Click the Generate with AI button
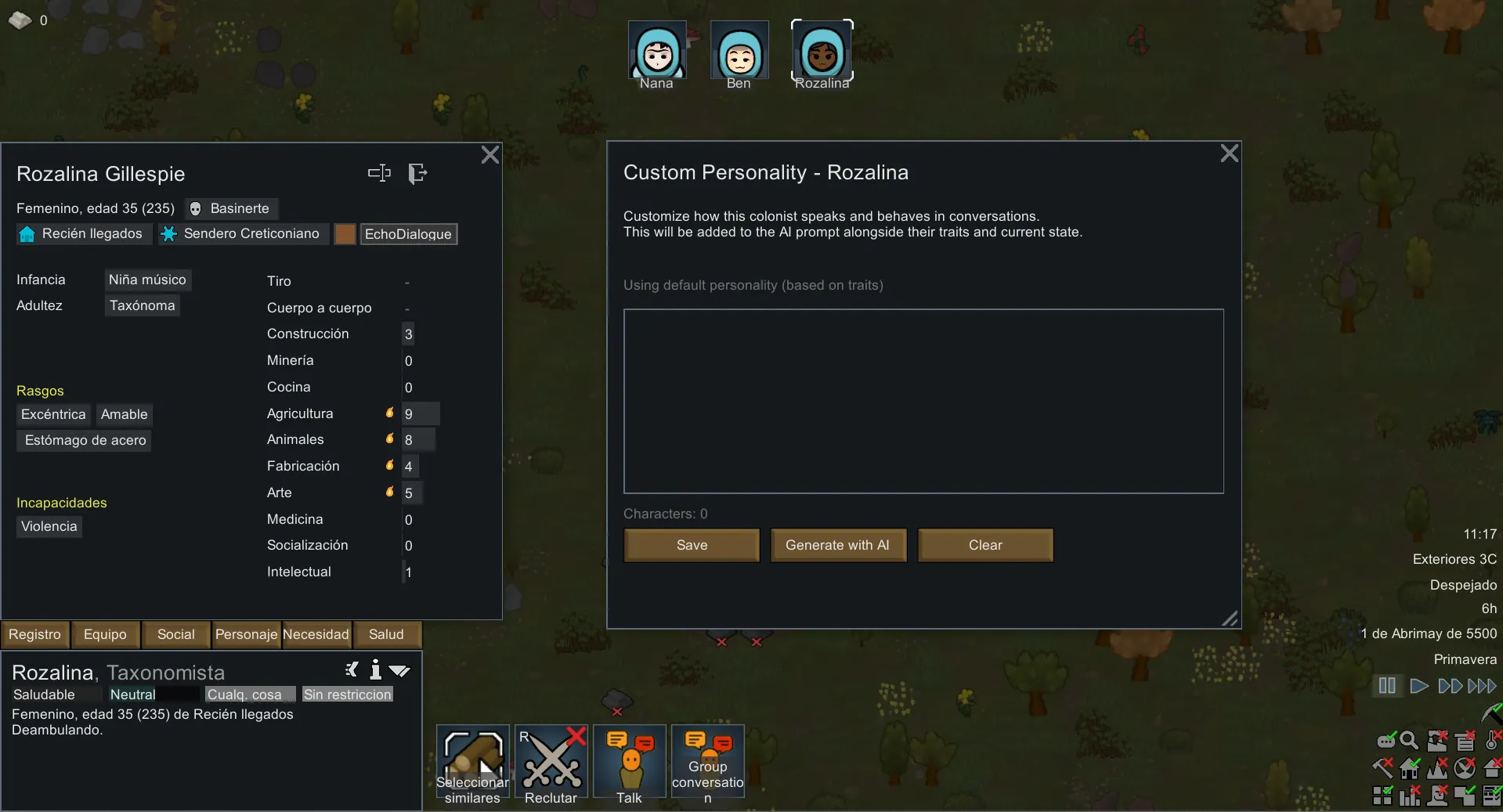This screenshot has height=812, width=1503. (x=837, y=545)
